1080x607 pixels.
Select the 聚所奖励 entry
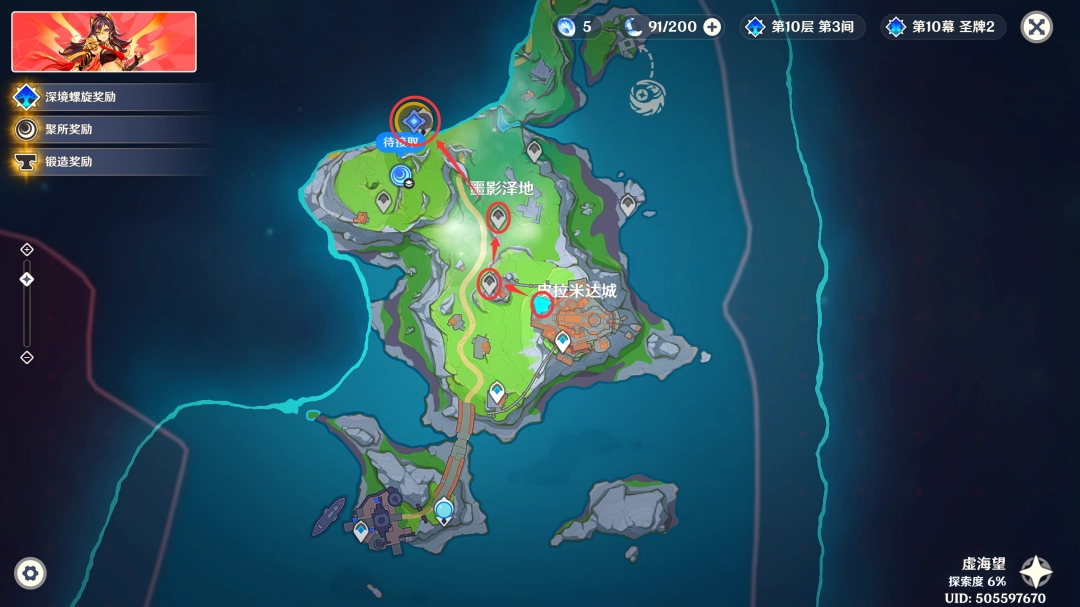(x=68, y=129)
